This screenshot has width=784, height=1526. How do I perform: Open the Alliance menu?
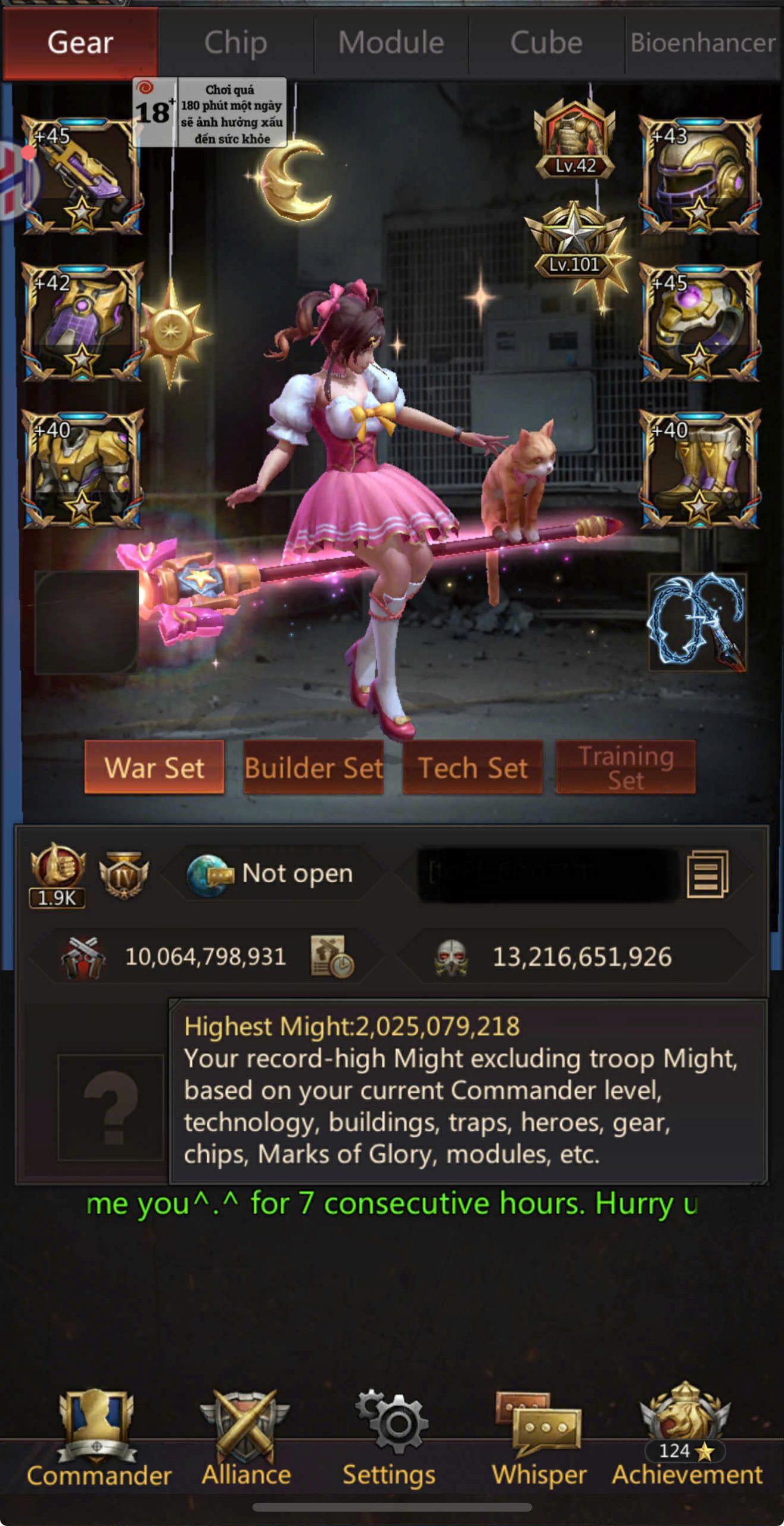point(245,1438)
